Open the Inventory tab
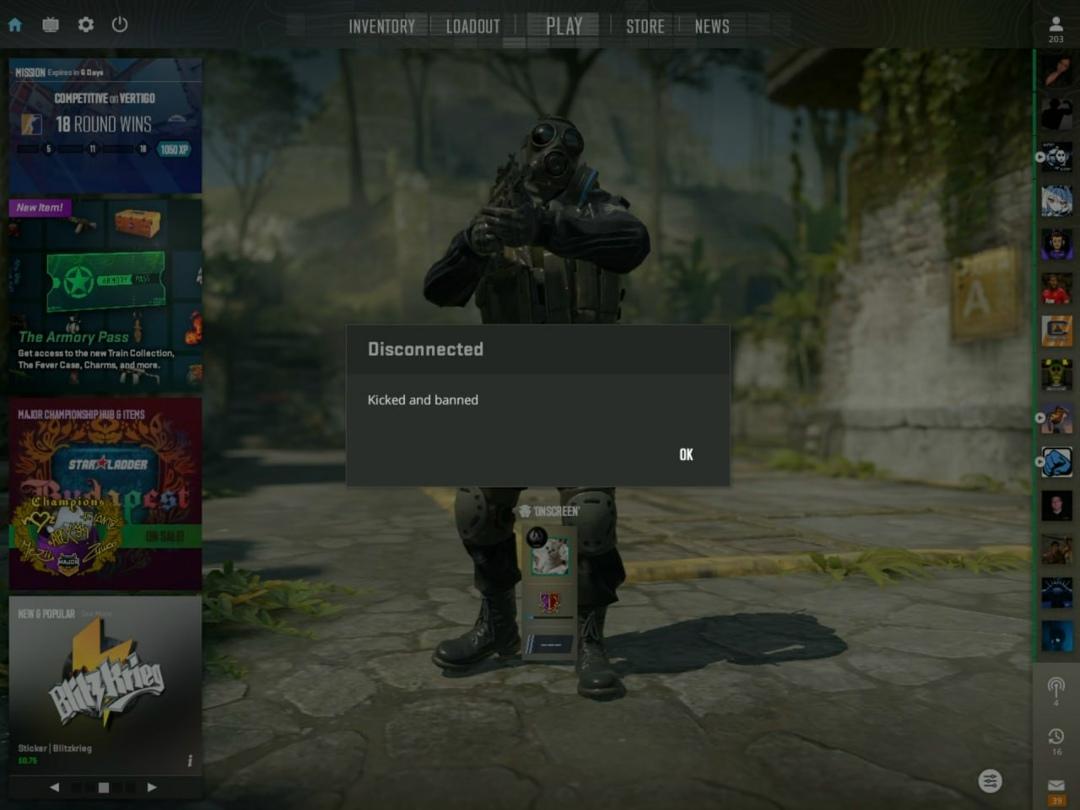Viewport: 1080px width, 810px height. pyautogui.click(x=381, y=27)
